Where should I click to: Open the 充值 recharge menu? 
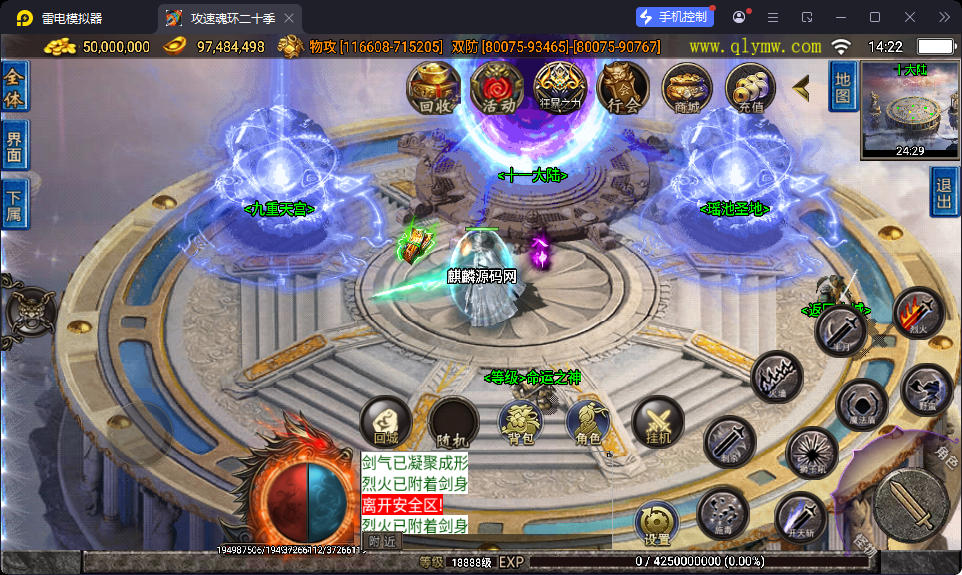click(751, 88)
